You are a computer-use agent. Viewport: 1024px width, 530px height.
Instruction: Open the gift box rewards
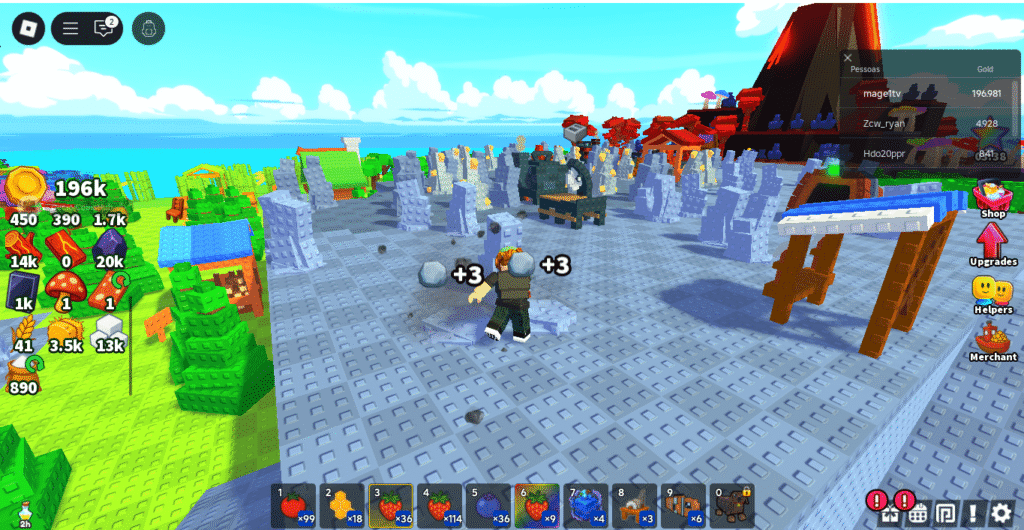[x=890, y=513]
